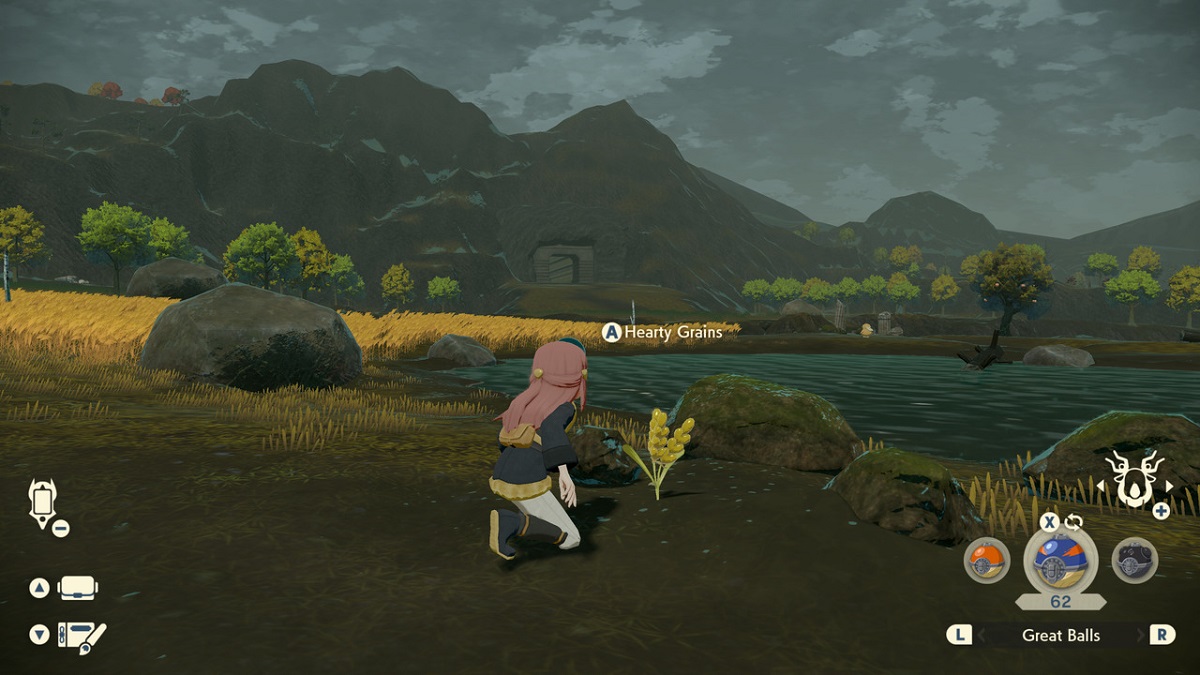Cycle to the next ride with right arrow
The height and width of the screenshot is (675, 1200).
point(1169,487)
